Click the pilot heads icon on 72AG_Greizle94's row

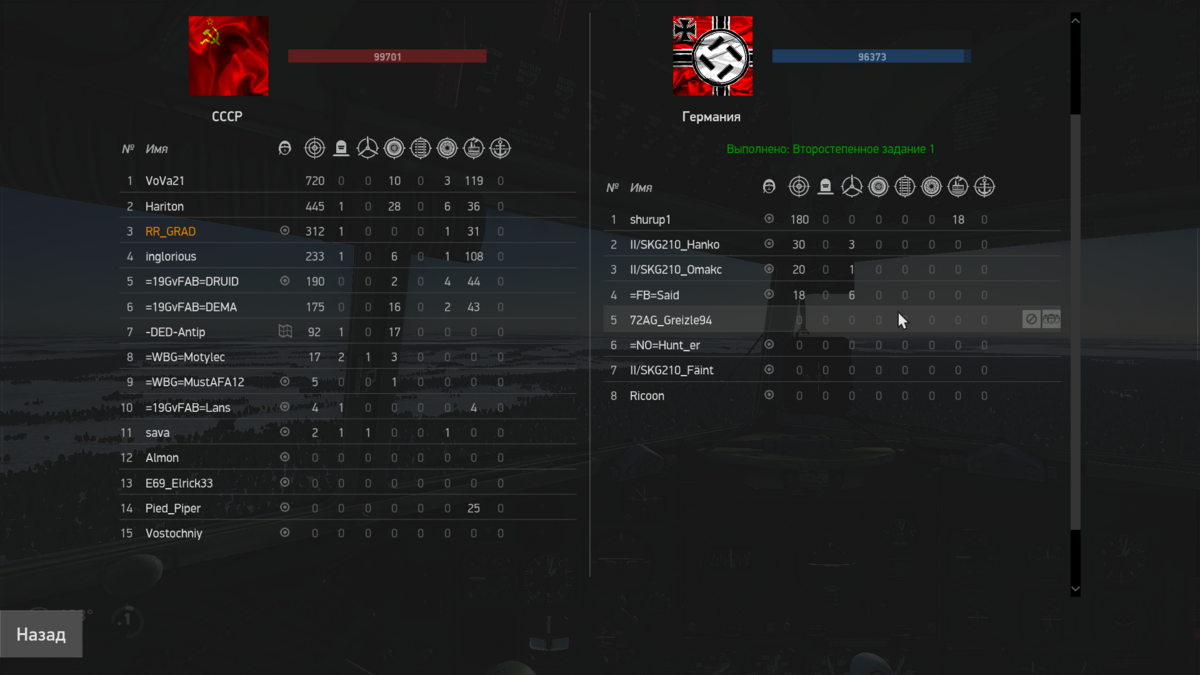tap(1051, 320)
